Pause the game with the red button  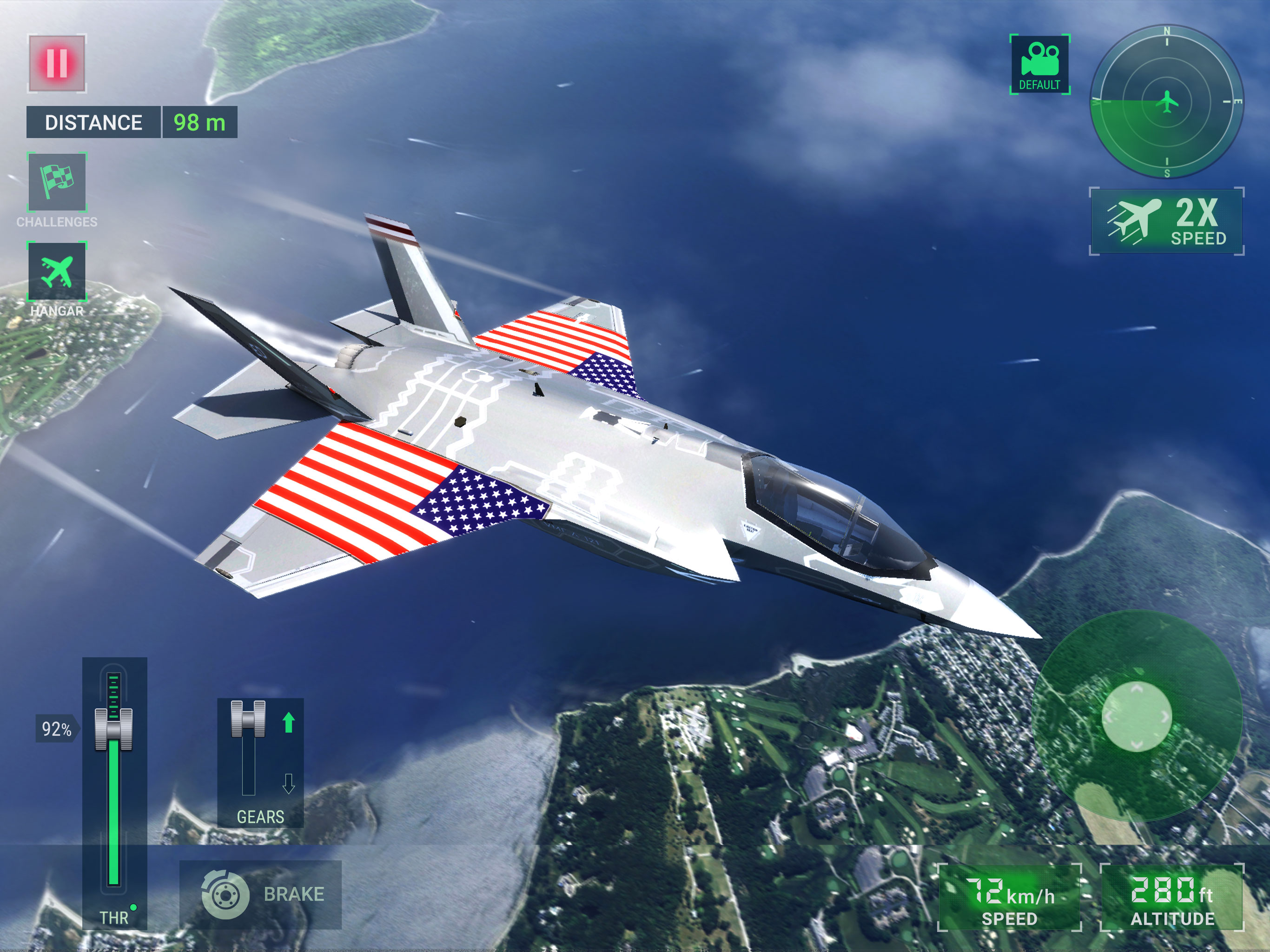[x=57, y=63]
